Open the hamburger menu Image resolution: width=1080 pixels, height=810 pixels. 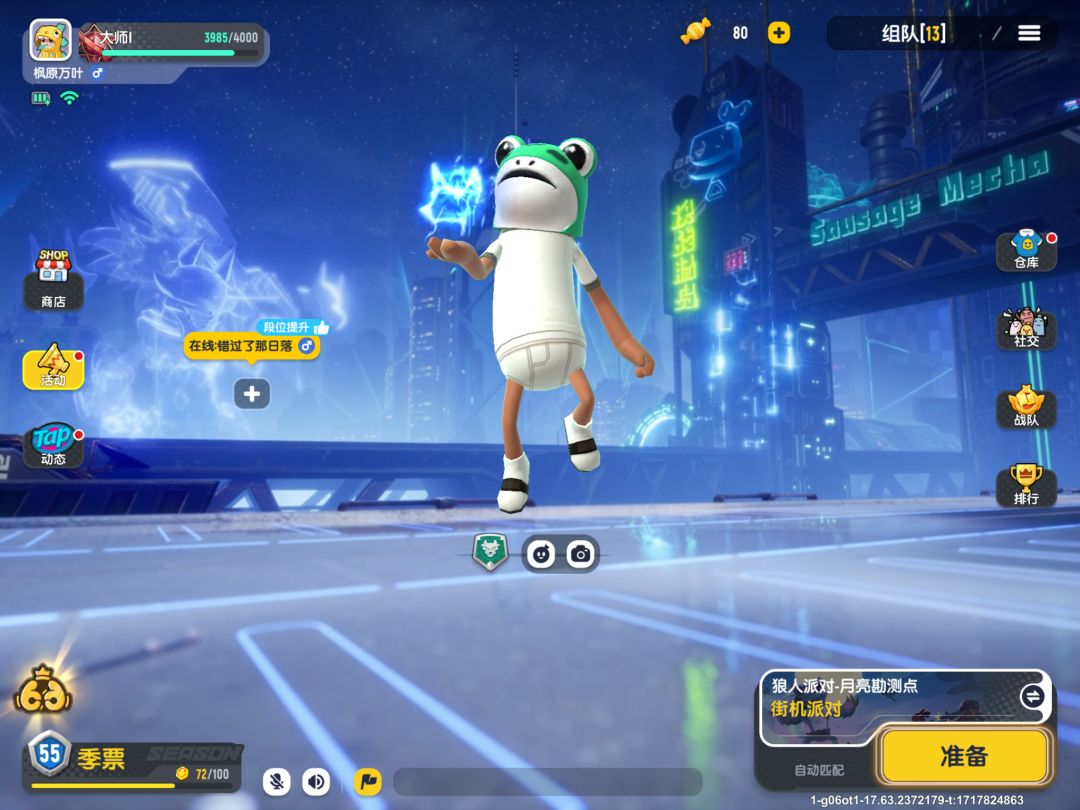1029,33
